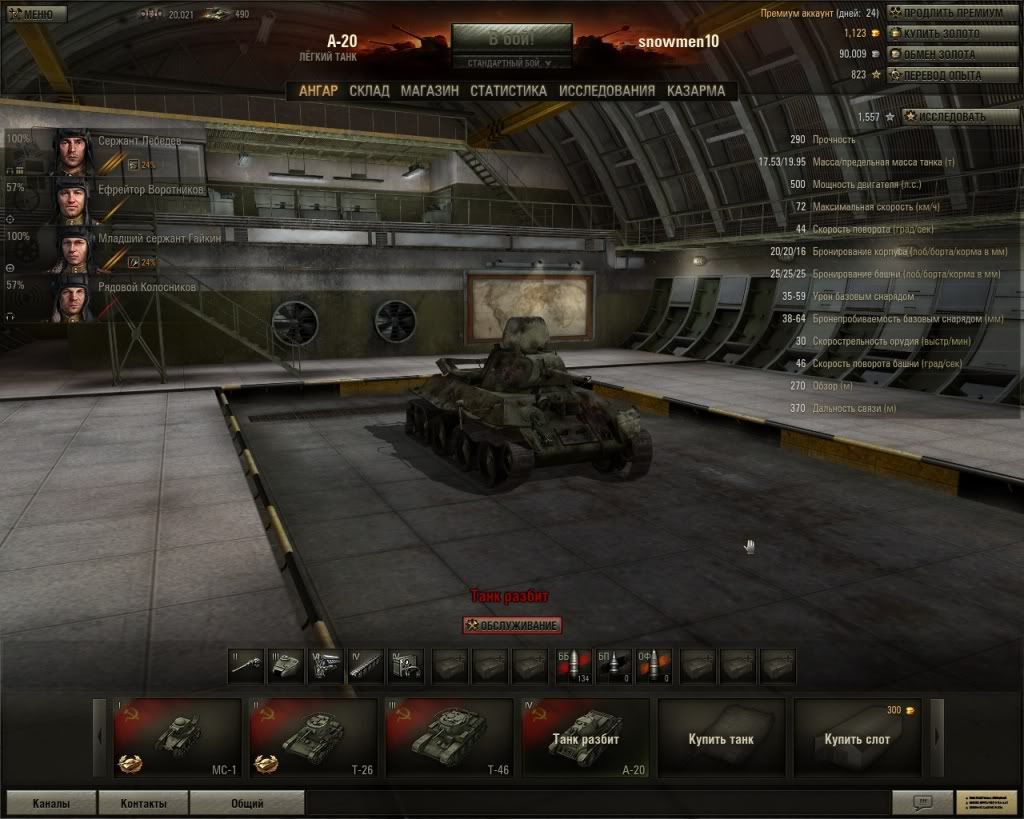
Task: Repair tank with Обслуживание button
Action: (512, 625)
